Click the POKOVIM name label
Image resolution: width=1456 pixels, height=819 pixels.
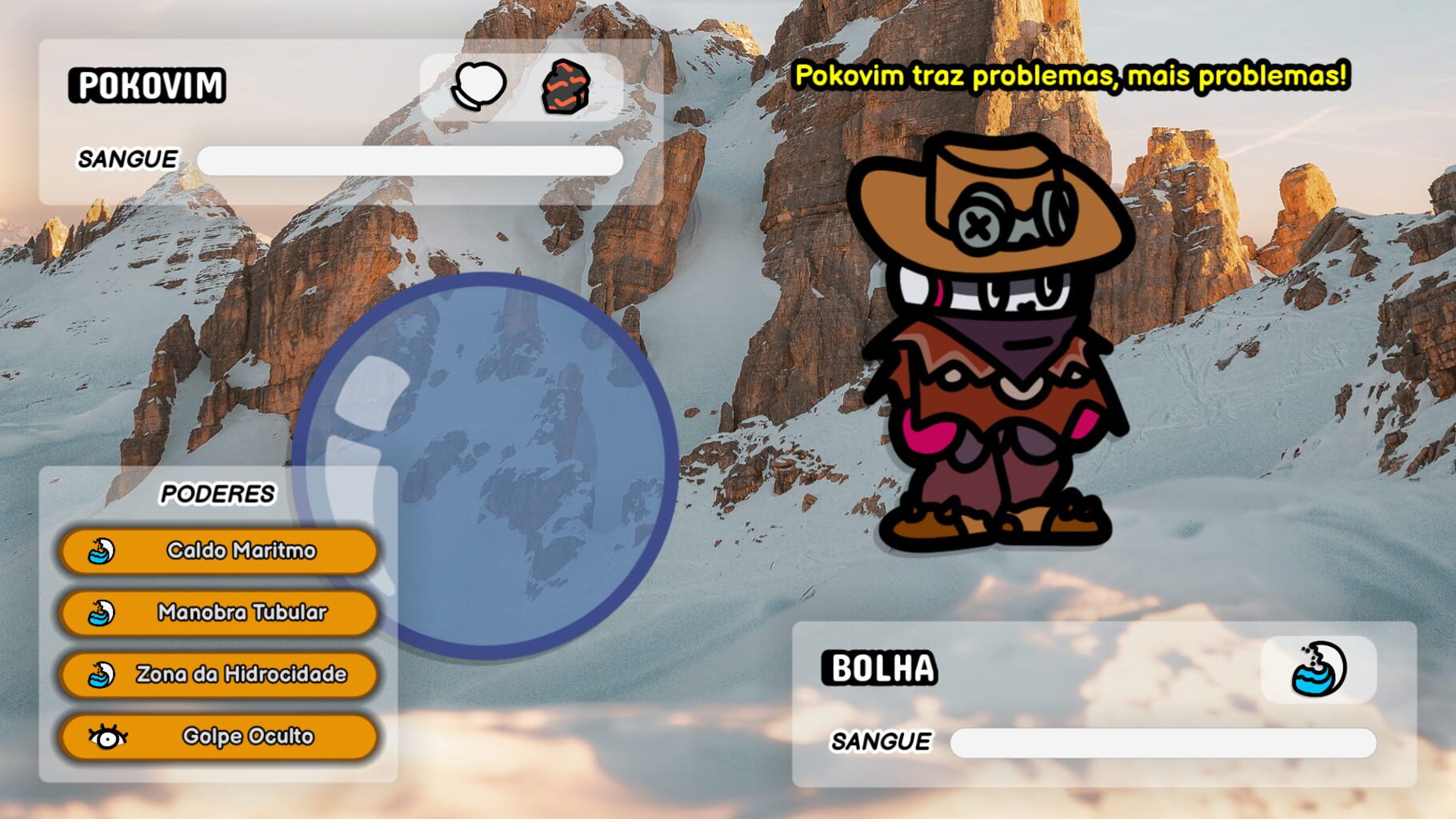149,83
